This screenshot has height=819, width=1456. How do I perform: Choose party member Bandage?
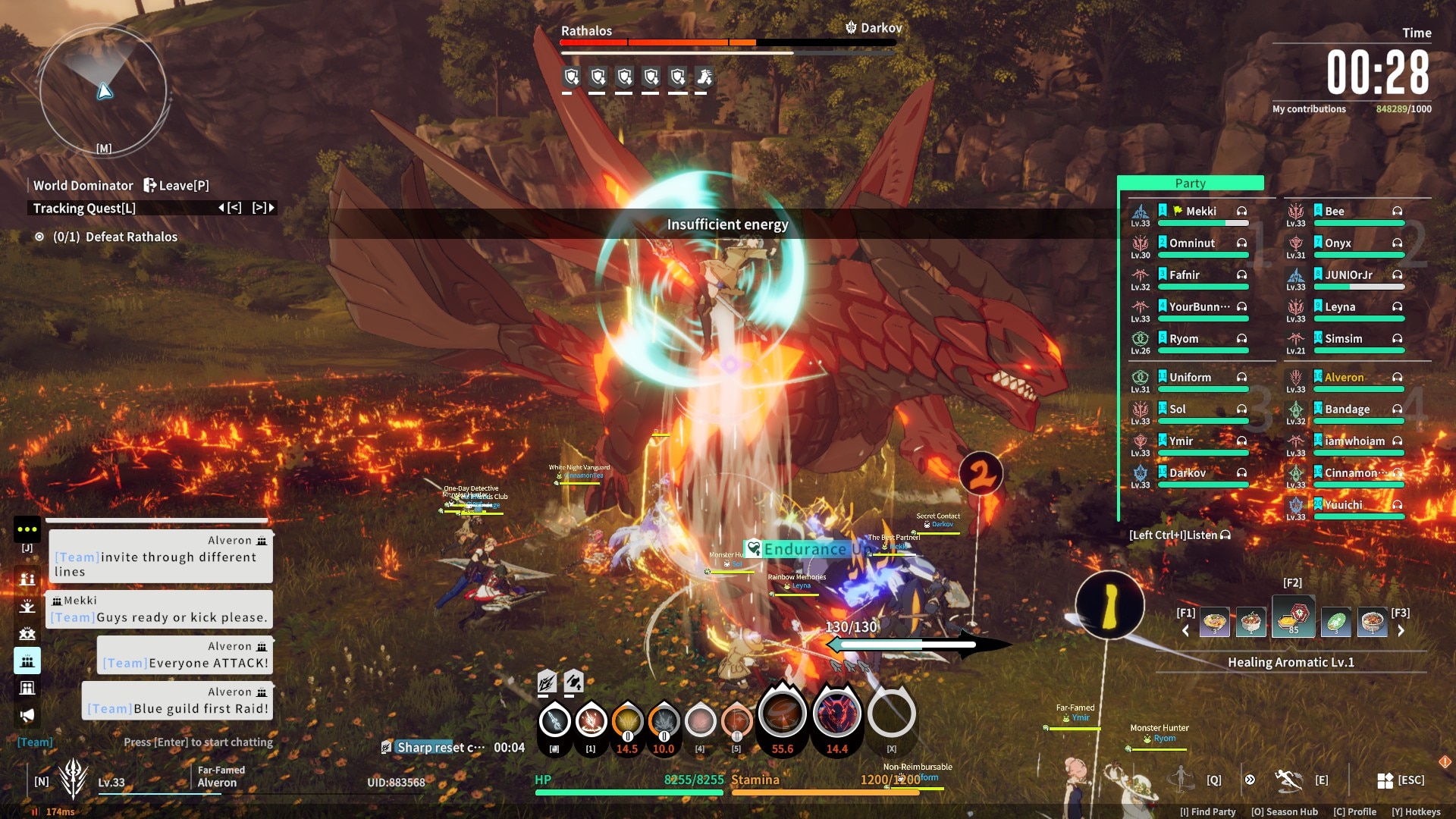(1347, 409)
